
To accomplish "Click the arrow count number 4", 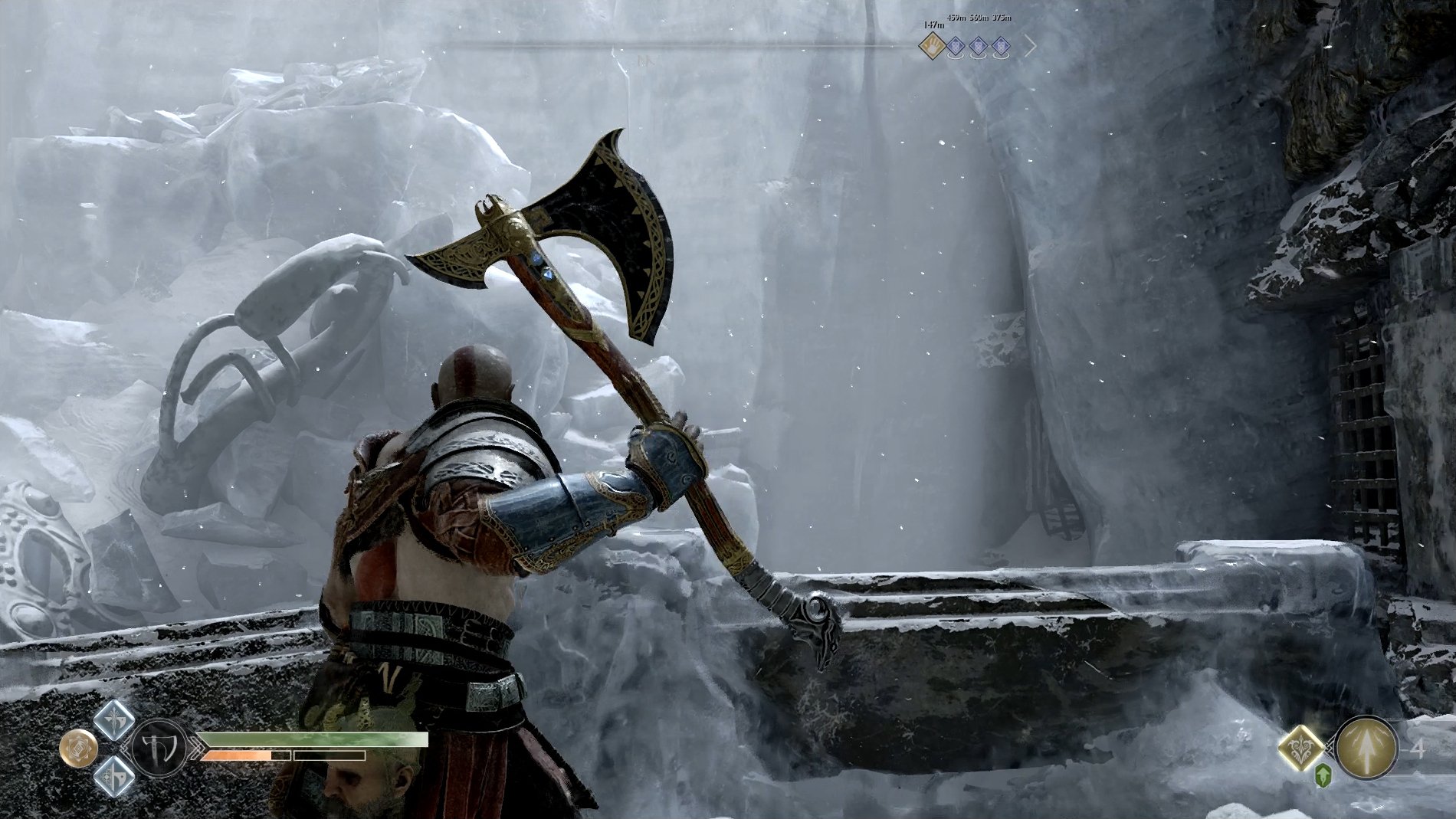I will point(1419,749).
